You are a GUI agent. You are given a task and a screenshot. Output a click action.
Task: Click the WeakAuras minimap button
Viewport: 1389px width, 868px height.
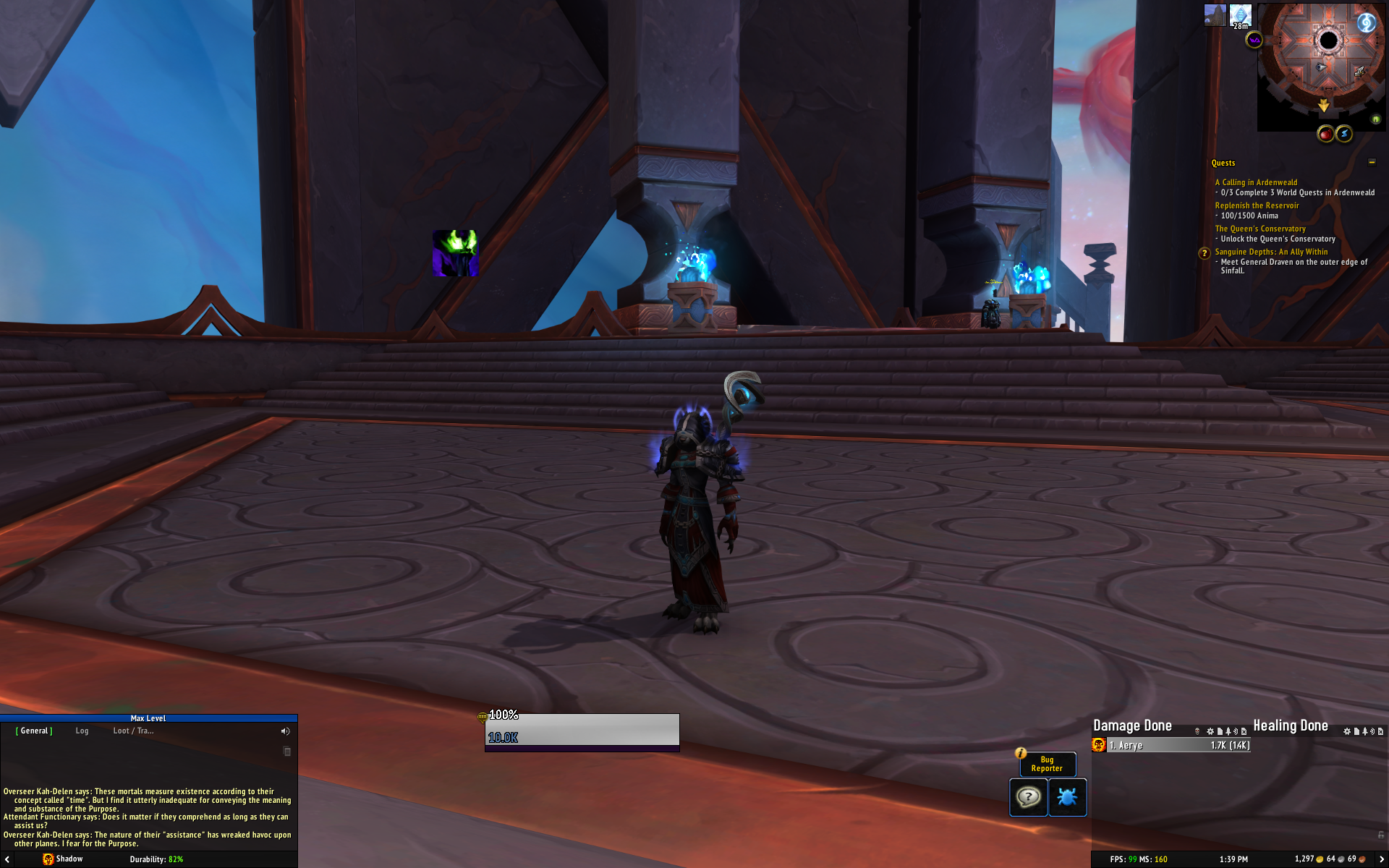click(1254, 41)
